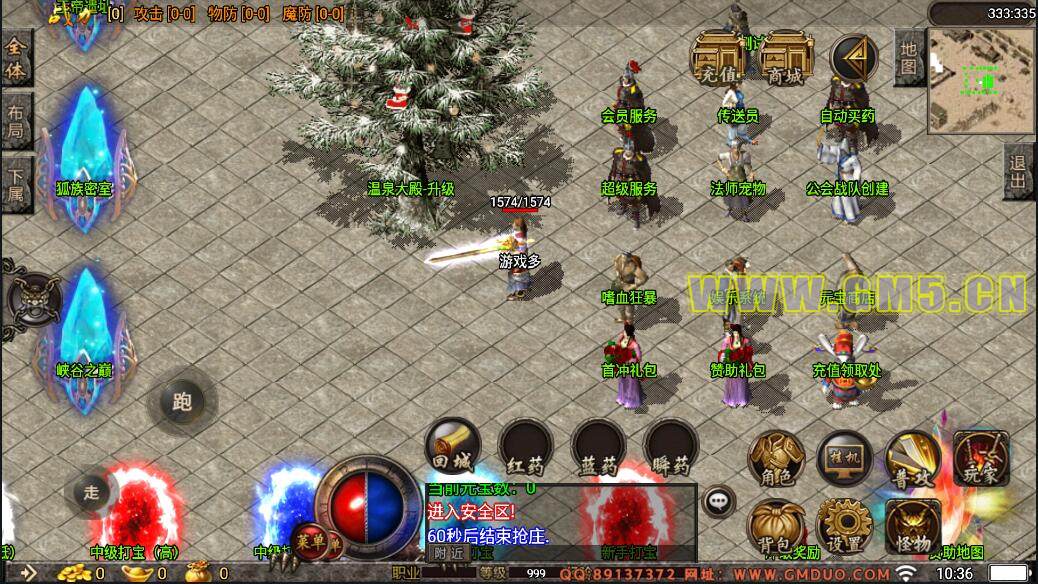Screen dimensions: 1038x584
Task: Select the 全体 tab
Action: (x=17, y=59)
